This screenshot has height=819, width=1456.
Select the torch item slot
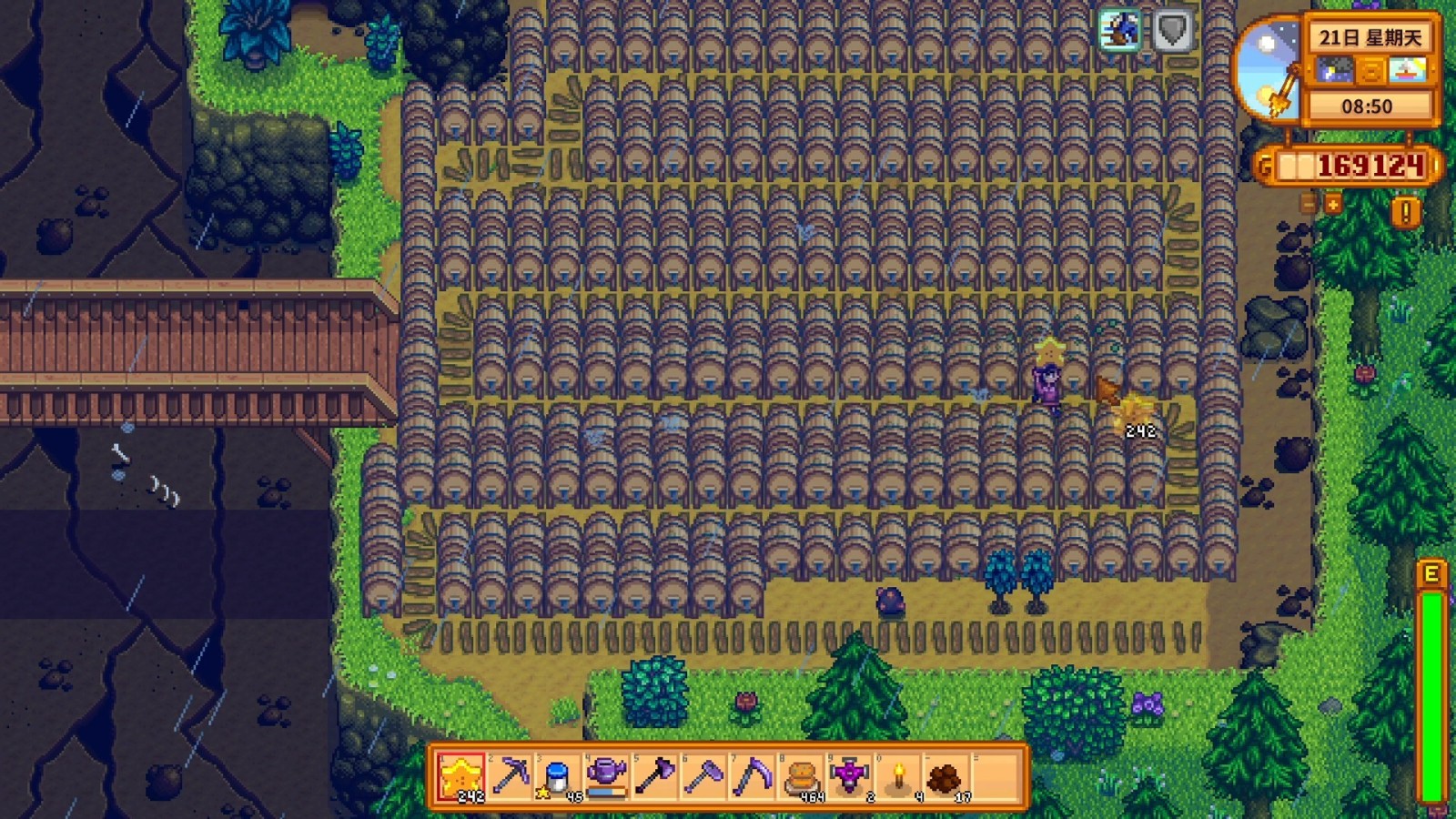(899, 777)
